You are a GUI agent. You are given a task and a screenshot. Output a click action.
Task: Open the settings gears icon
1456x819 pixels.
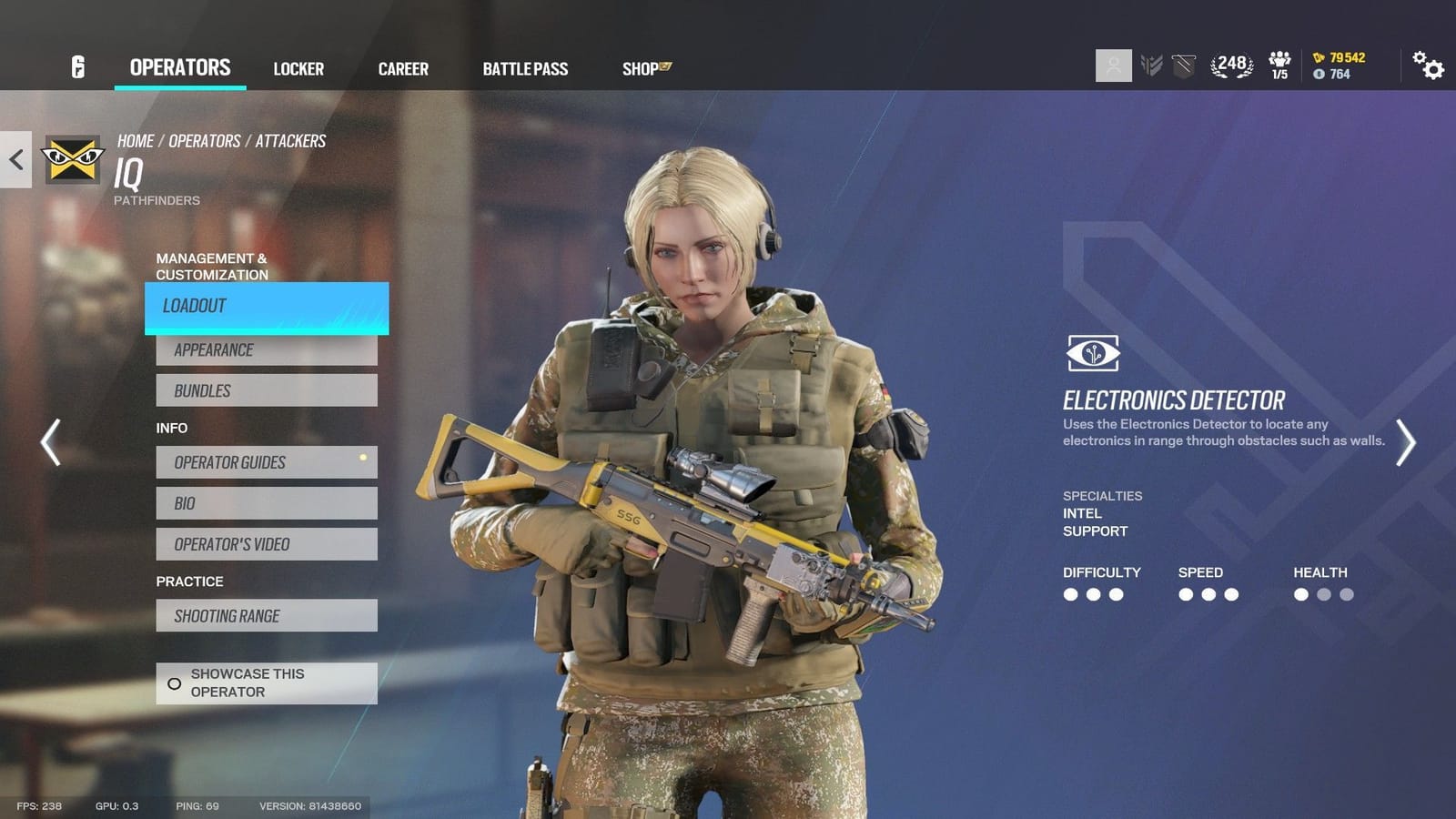click(x=1429, y=66)
